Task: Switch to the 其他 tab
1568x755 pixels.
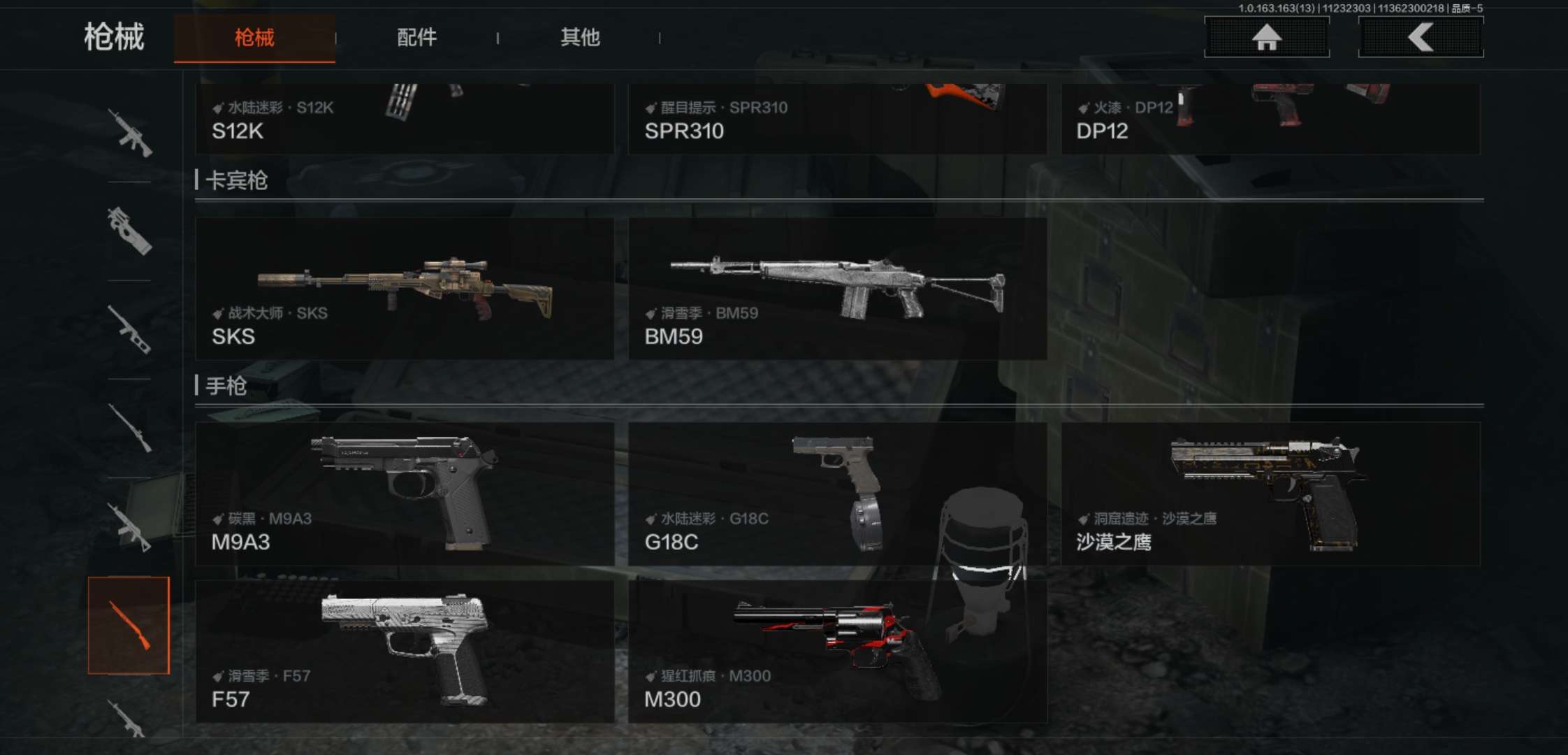Action: [580, 38]
